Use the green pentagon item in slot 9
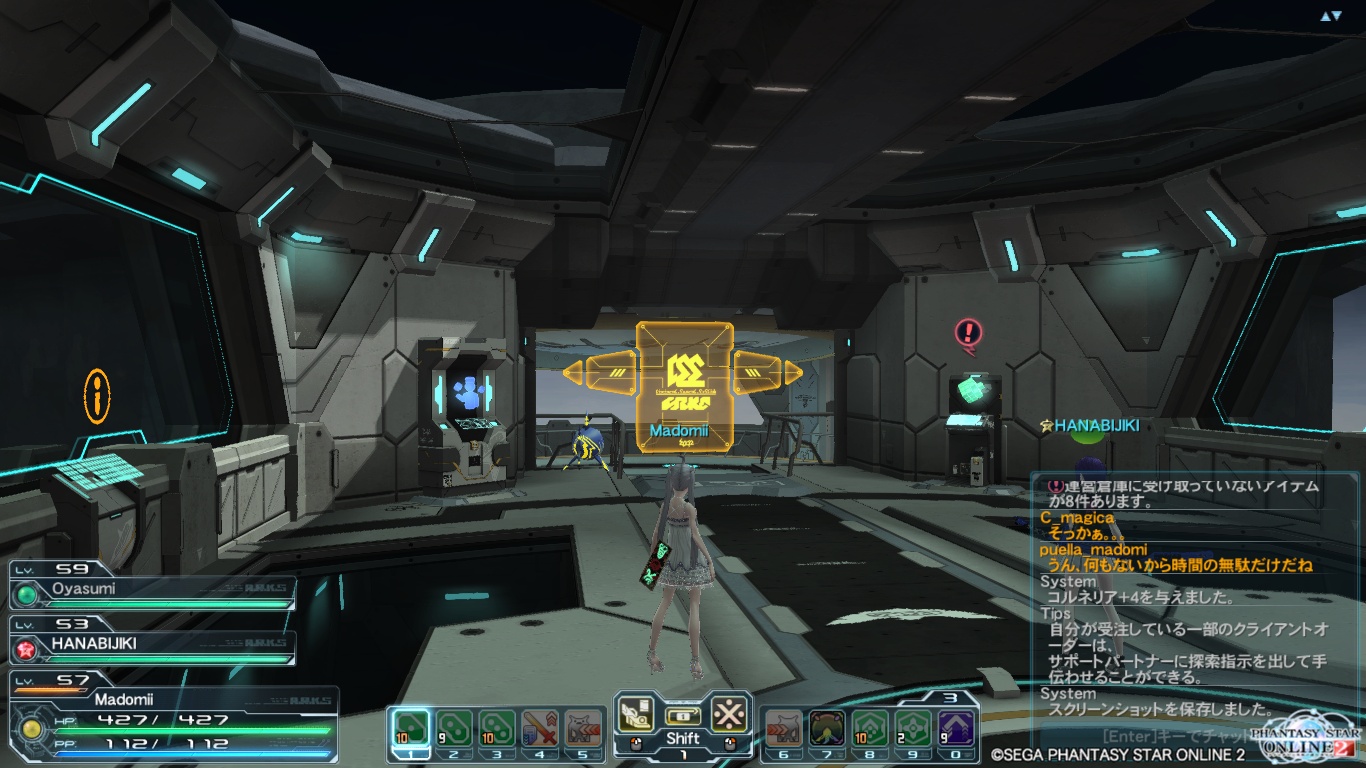 [x=913, y=727]
